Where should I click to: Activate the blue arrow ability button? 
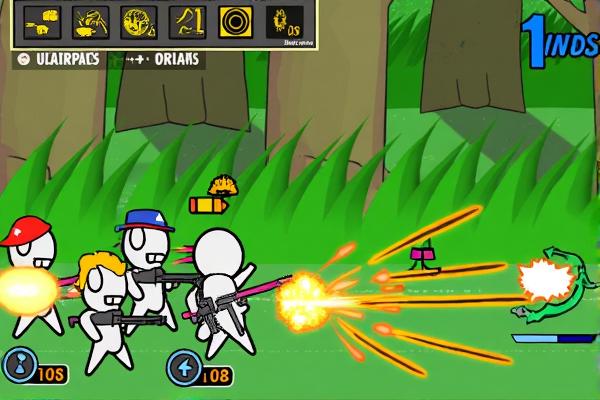(182, 367)
